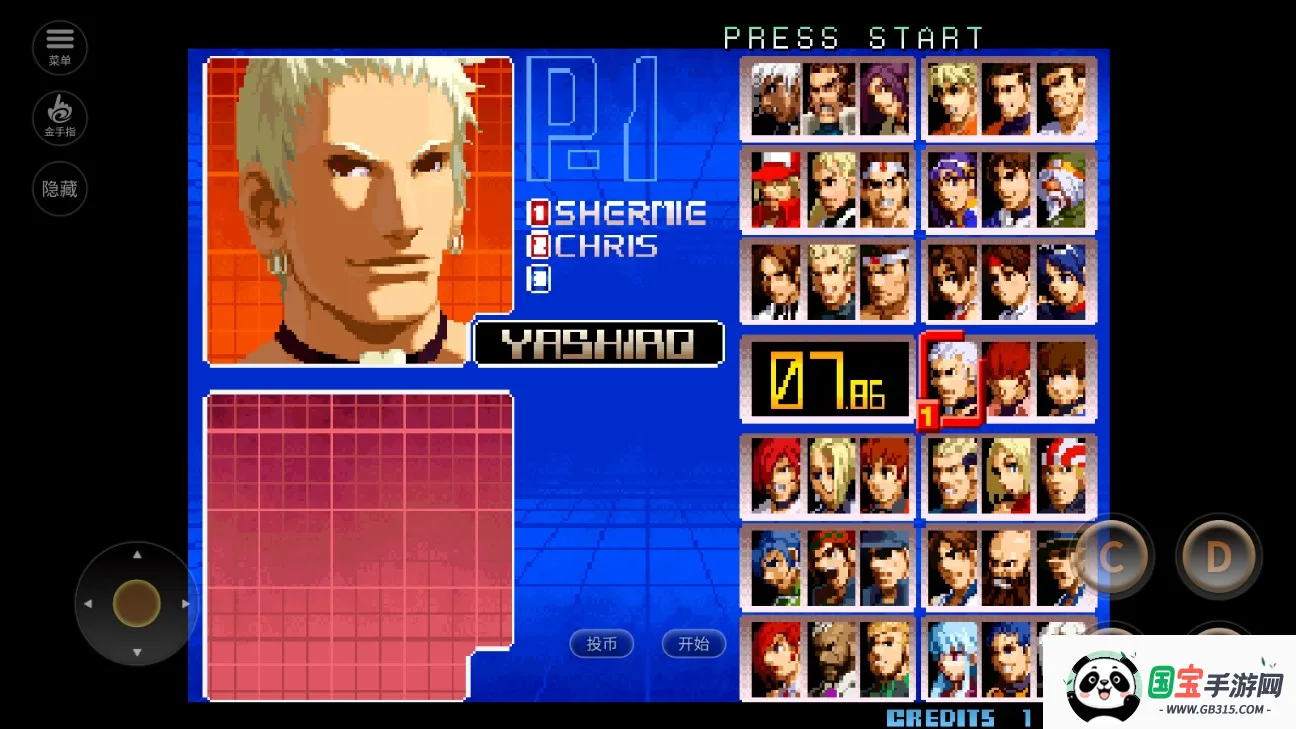Open the 金手指 cheats button

(x=60, y=117)
